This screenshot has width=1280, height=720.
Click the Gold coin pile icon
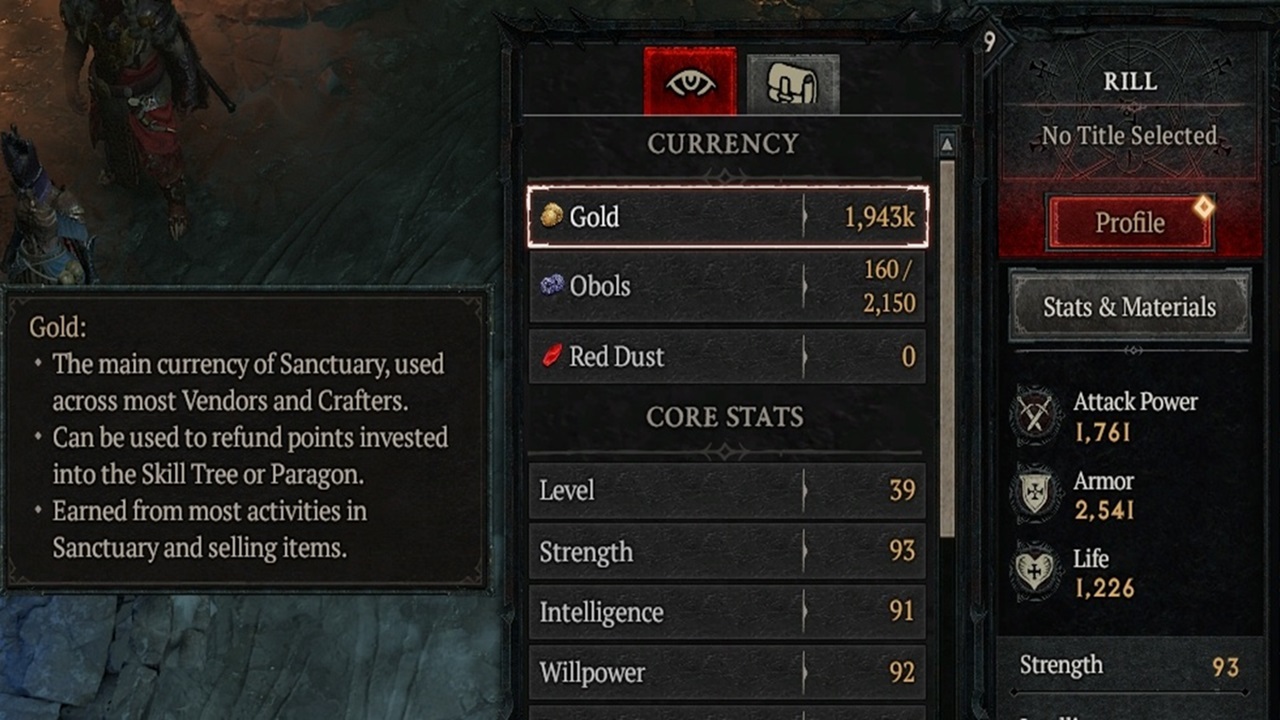click(552, 217)
